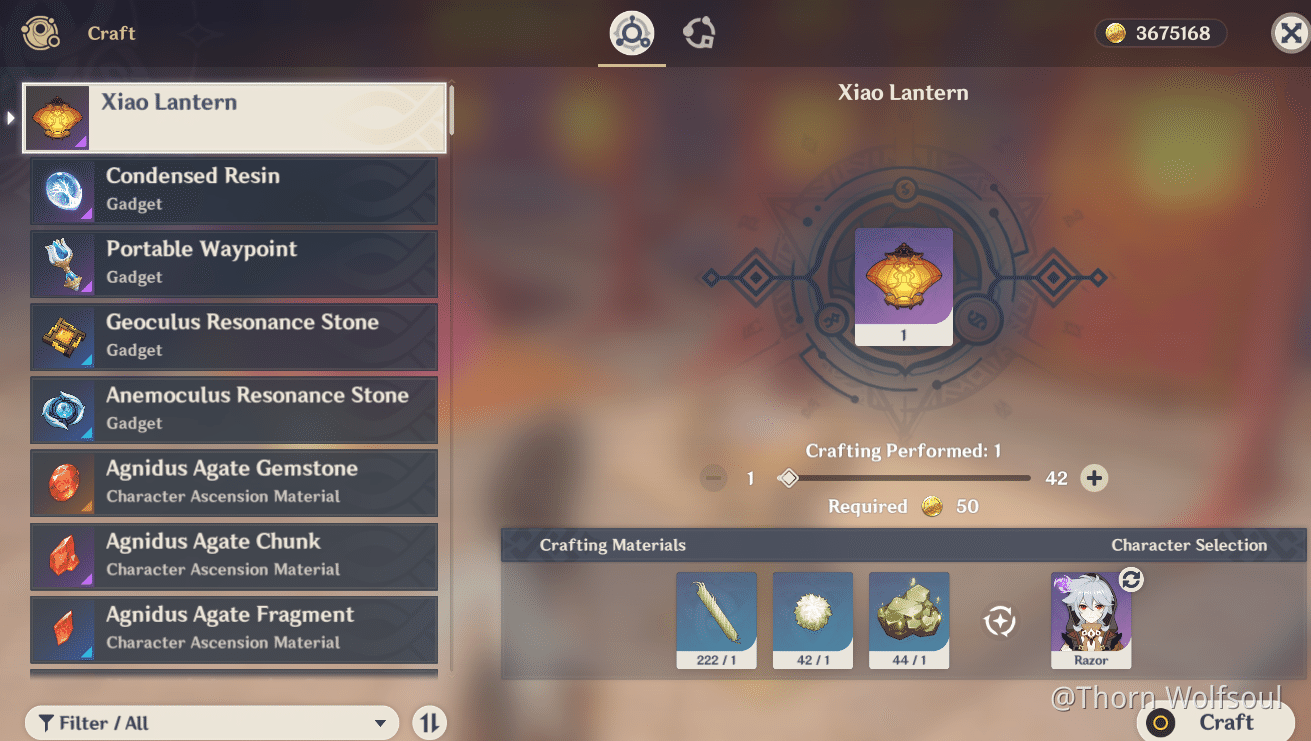Select the Geoculus Resonance Stone recipe
Screen dimensions: 1311x741
click(x=233, y=337)
